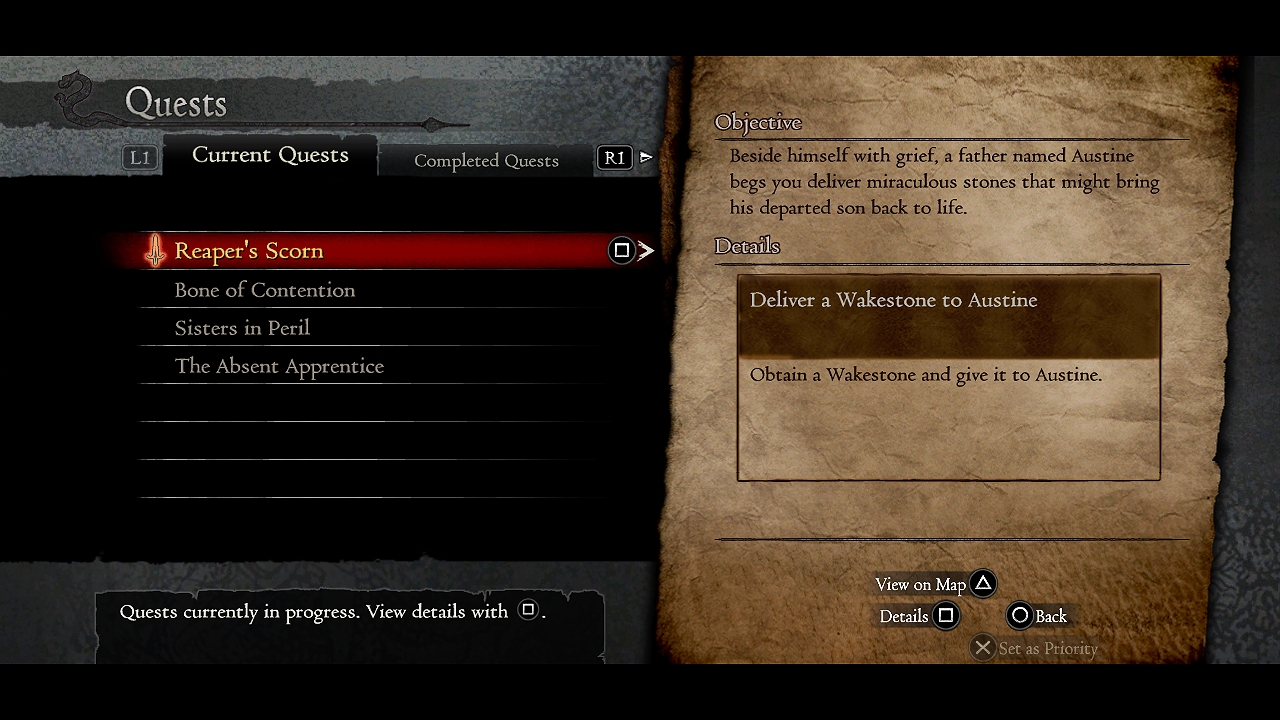1280x720 pixels.
Task: Choose the Bone of Contention quest
Action: coord(265,290)
